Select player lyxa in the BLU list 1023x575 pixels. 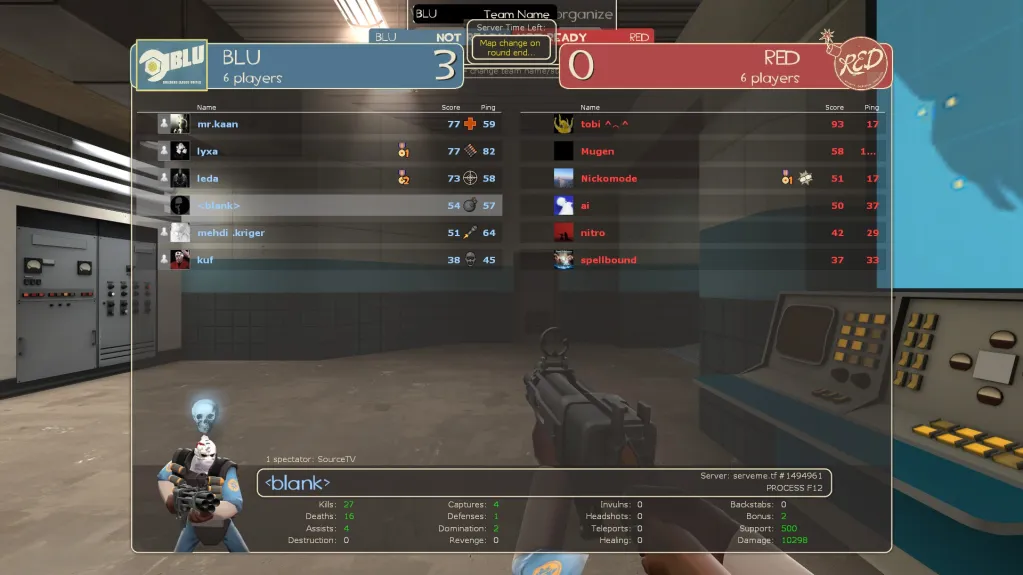coord(320,151)
